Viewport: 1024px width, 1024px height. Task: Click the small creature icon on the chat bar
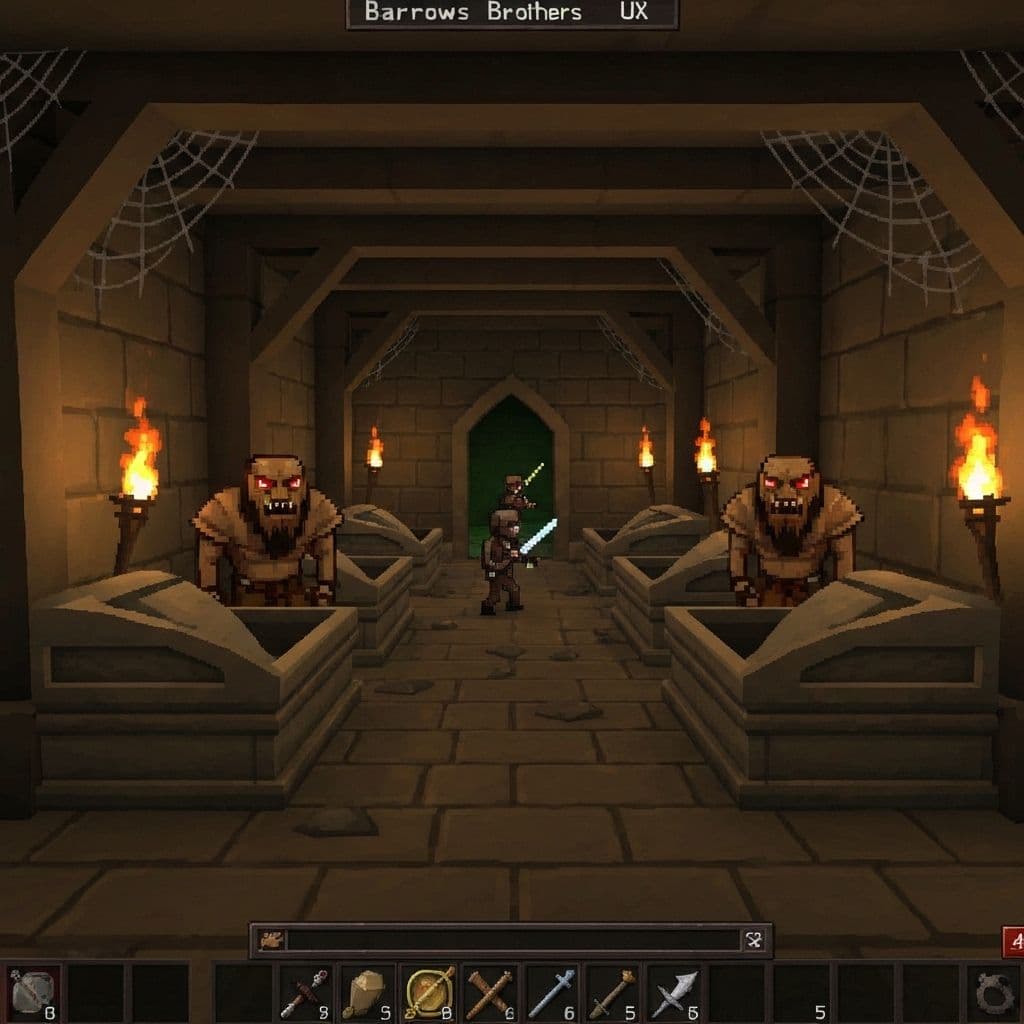click(x=270, y=940)
